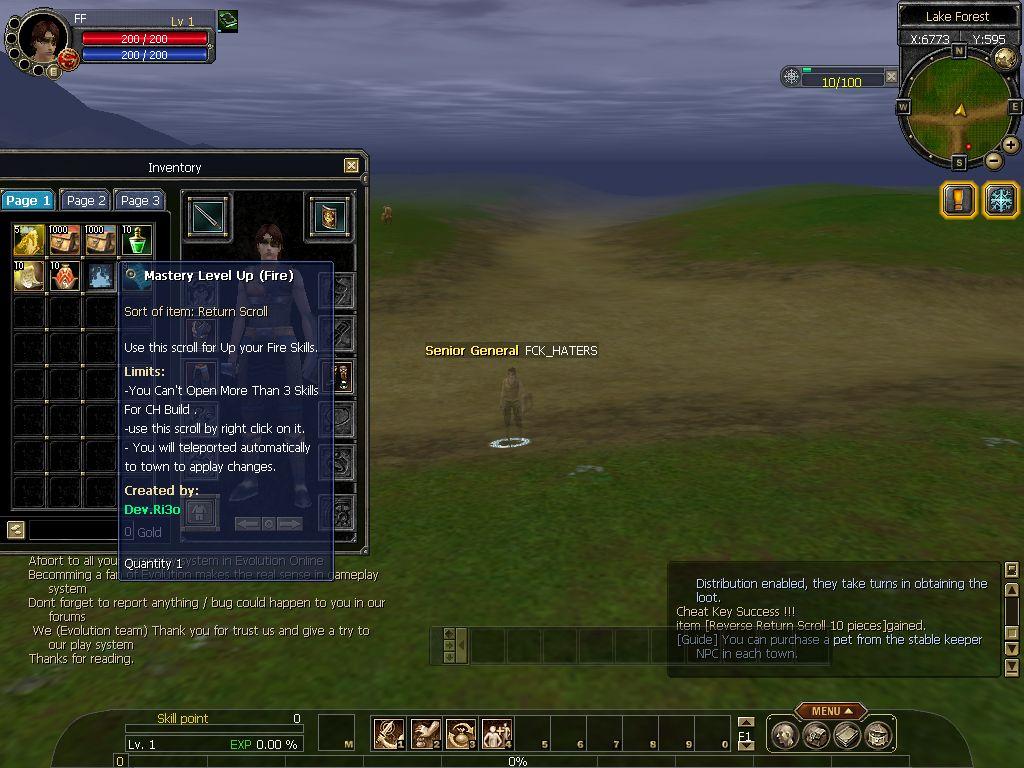Select the red potion flask item

(x=65, y=276)
